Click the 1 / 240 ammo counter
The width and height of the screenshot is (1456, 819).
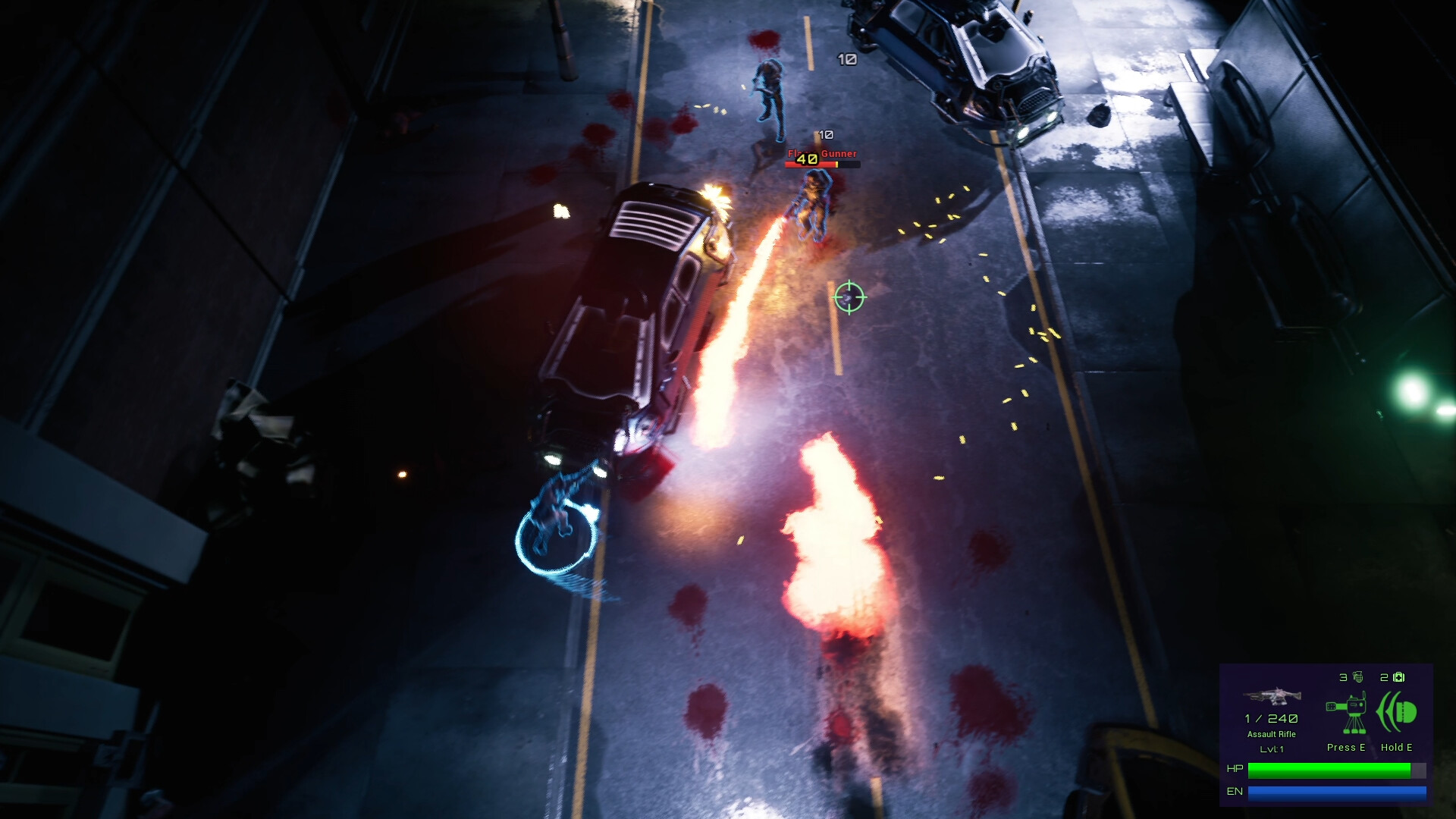(1271, 719)
